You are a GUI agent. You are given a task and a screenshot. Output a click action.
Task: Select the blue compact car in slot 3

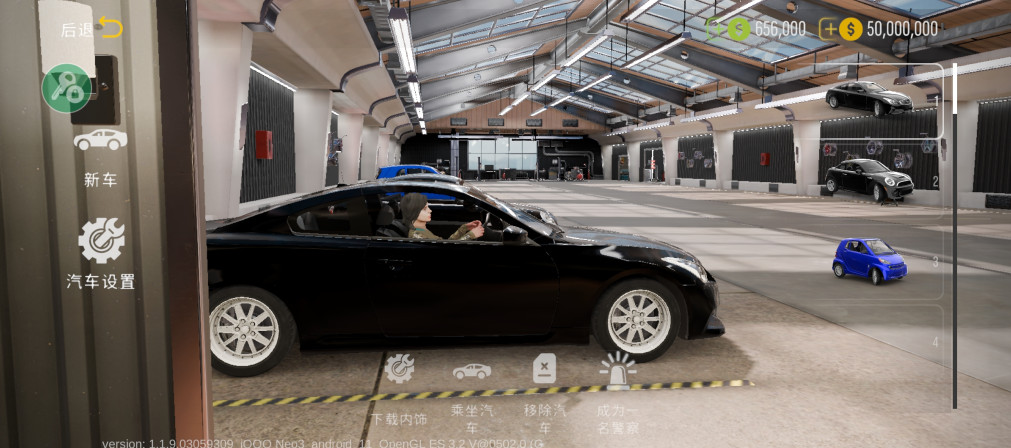click(869, 260)
